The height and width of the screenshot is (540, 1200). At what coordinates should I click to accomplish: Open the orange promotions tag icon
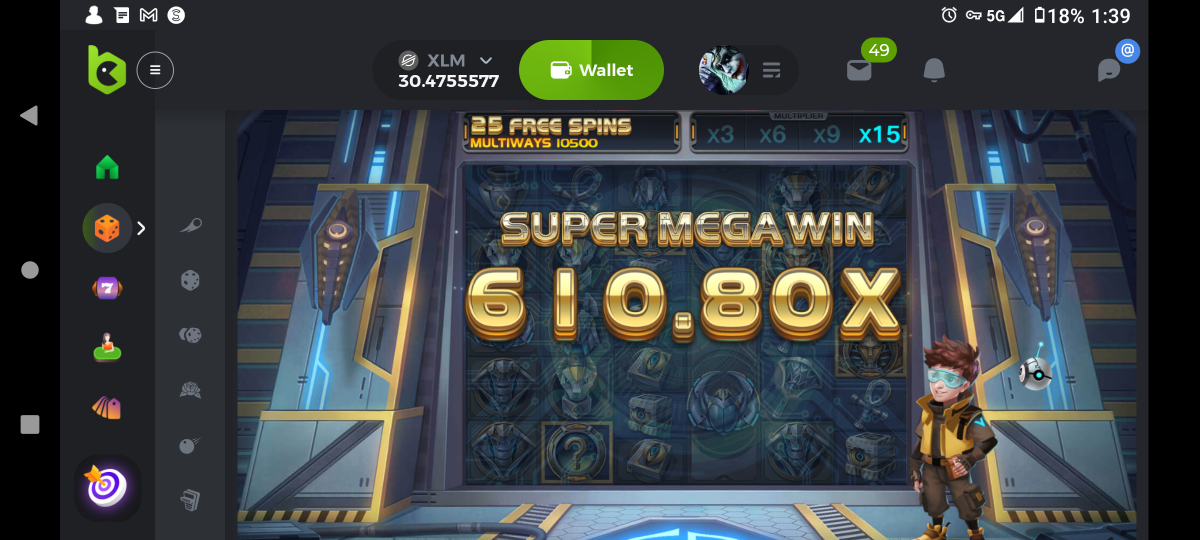coord(107,408)
